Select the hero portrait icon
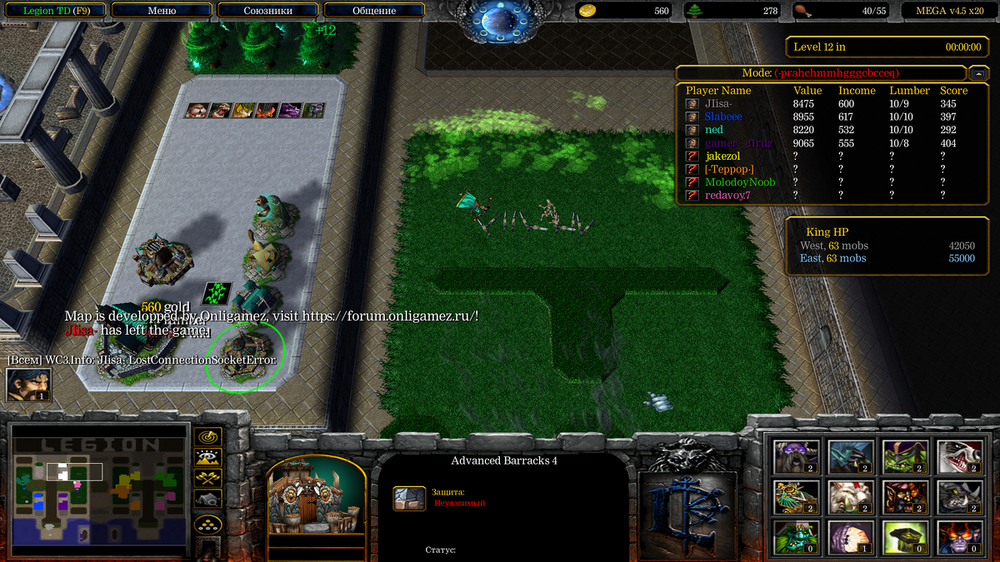 28,386
